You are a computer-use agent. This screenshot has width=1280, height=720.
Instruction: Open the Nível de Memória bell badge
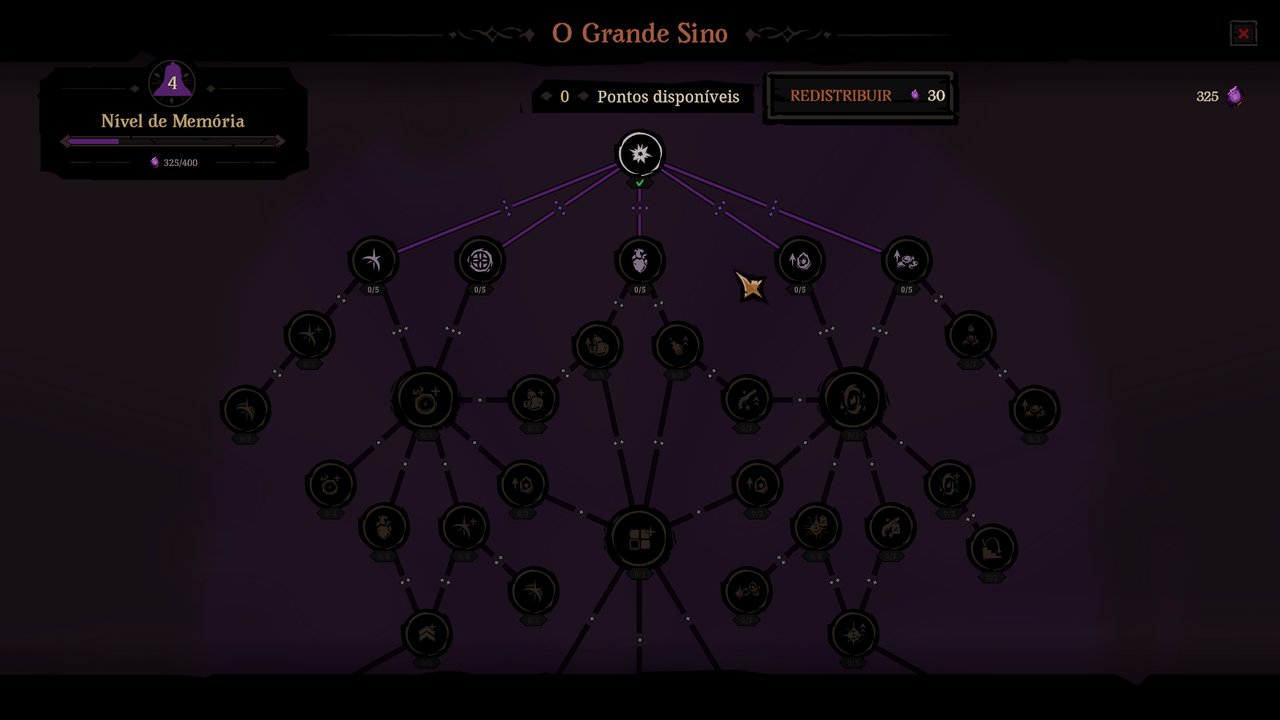click(x=172, y=83)
